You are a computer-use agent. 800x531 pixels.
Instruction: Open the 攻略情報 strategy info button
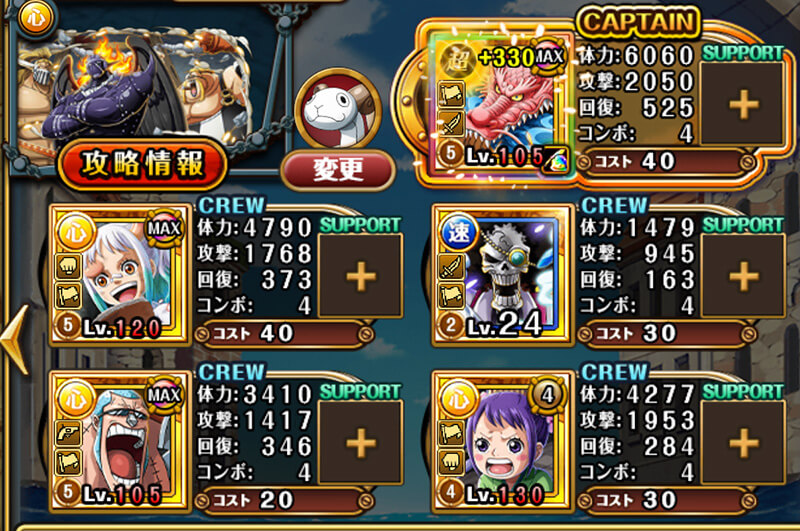[142, 165]
